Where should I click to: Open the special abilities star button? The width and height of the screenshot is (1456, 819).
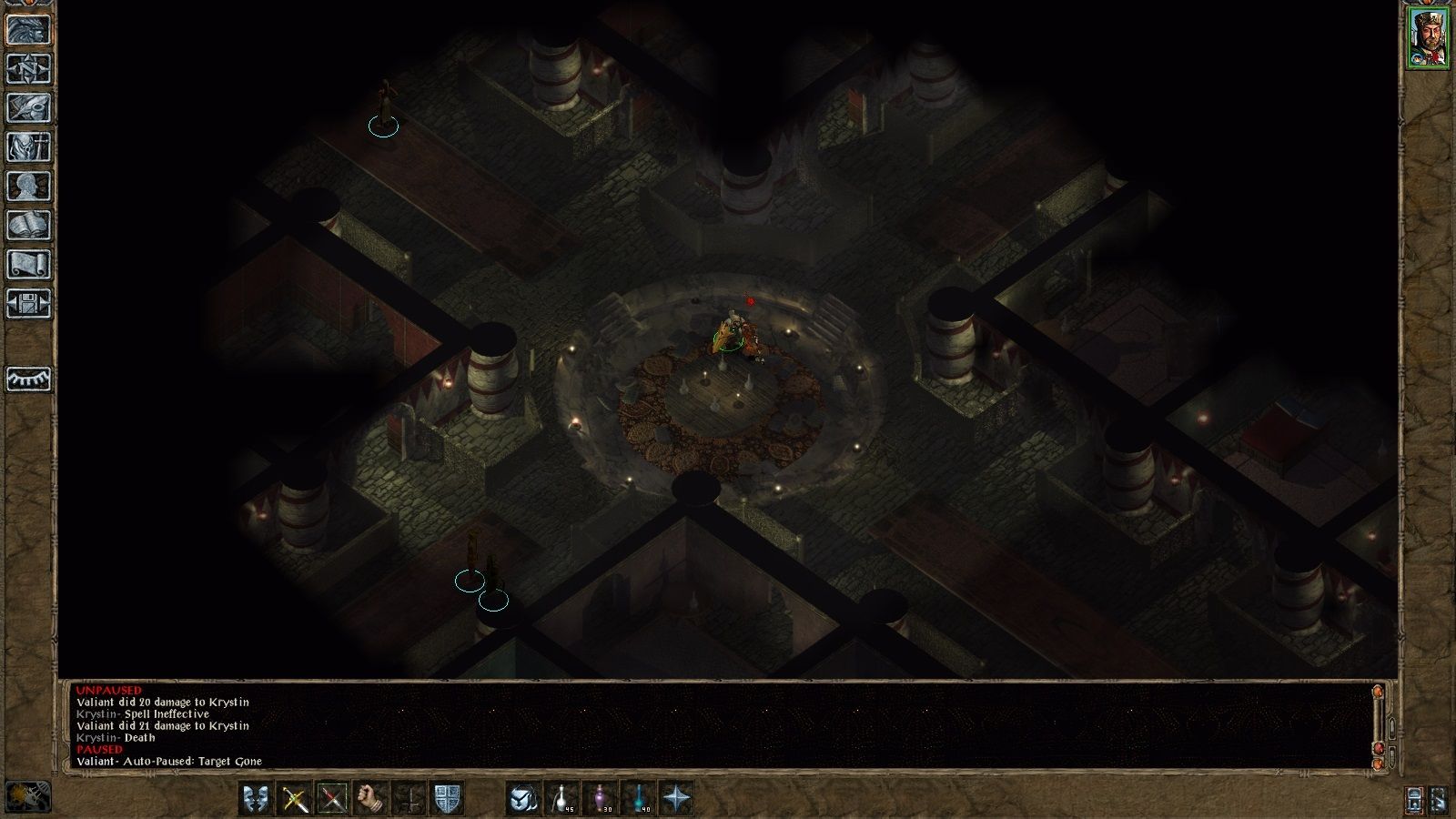pyautogui.click(x=676, y=799)
